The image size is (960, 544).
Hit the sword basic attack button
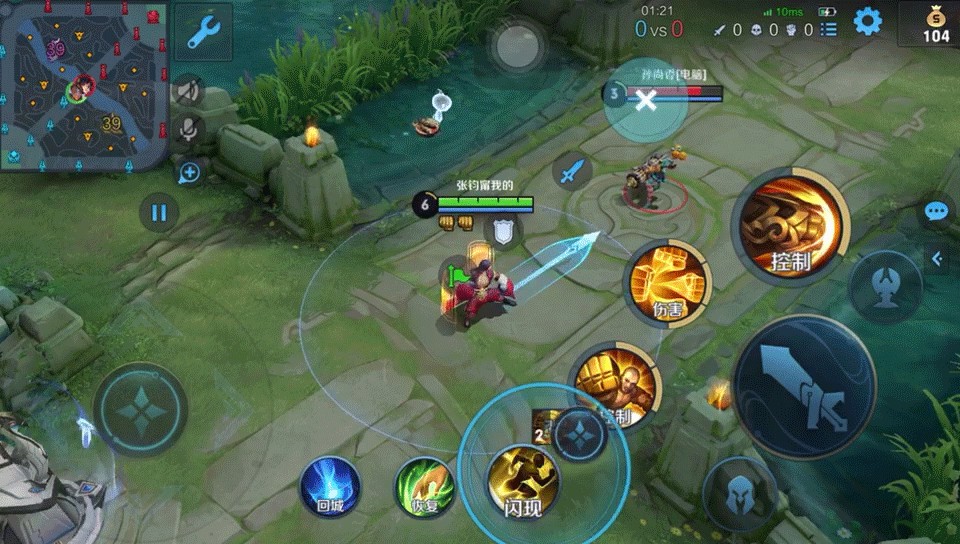pos(804,387)
